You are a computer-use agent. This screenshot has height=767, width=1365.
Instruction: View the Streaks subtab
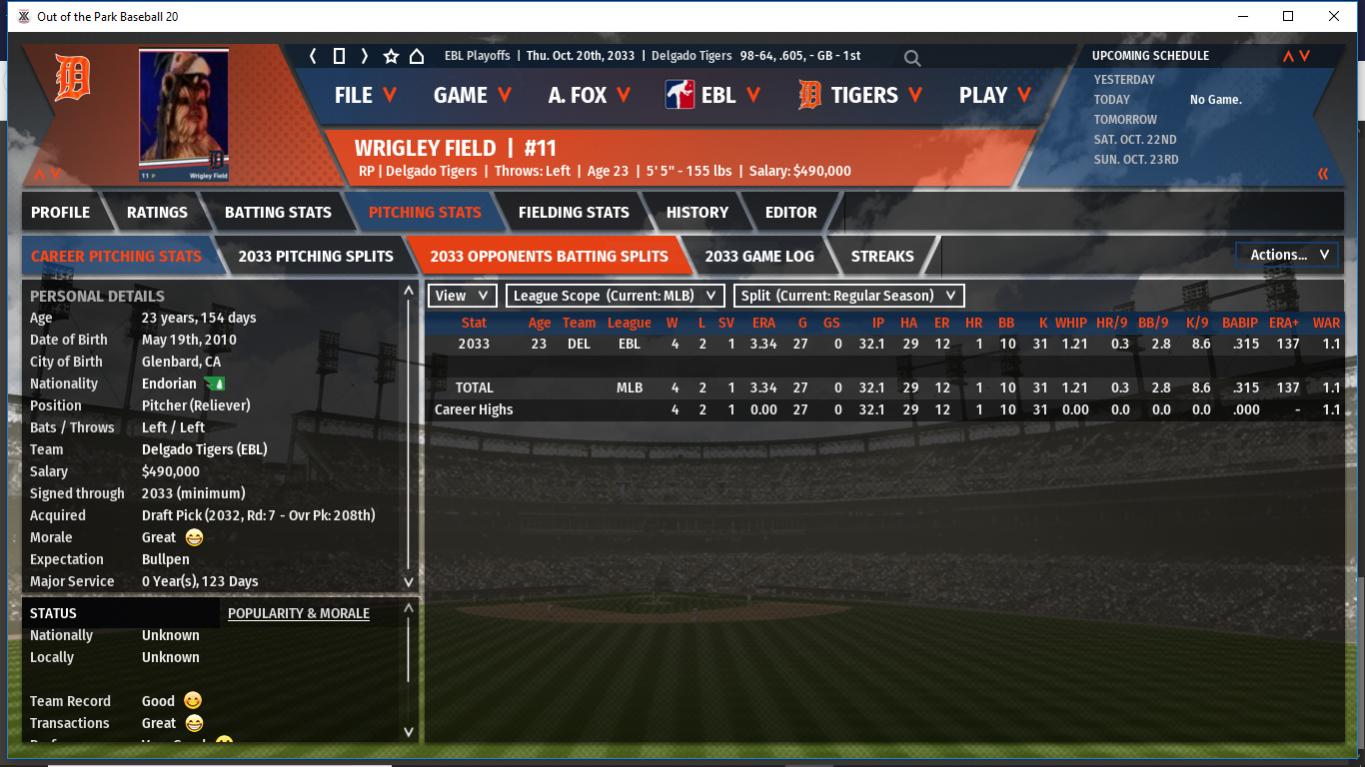tap(882, 256)
